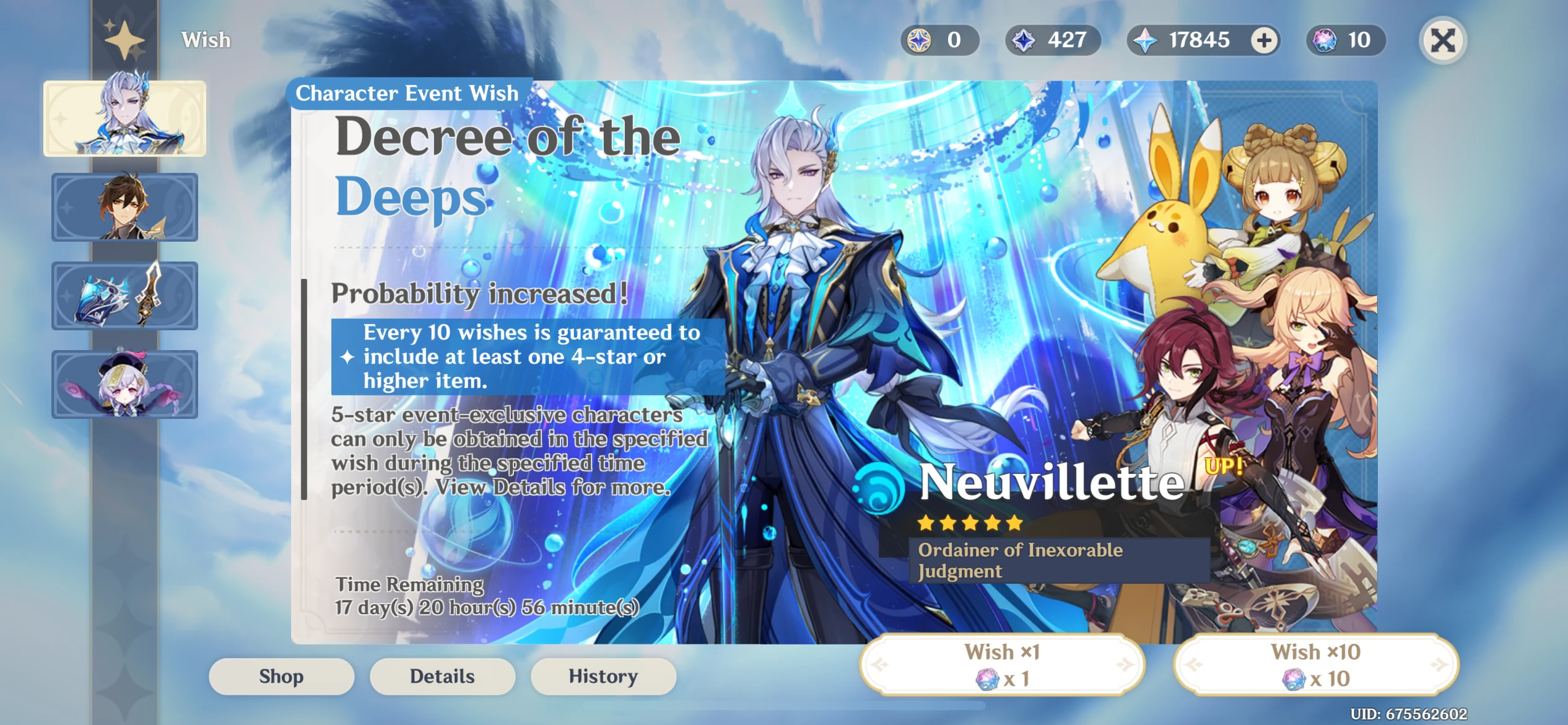
Task: Open the banner Details page
Action: (442, 676)
